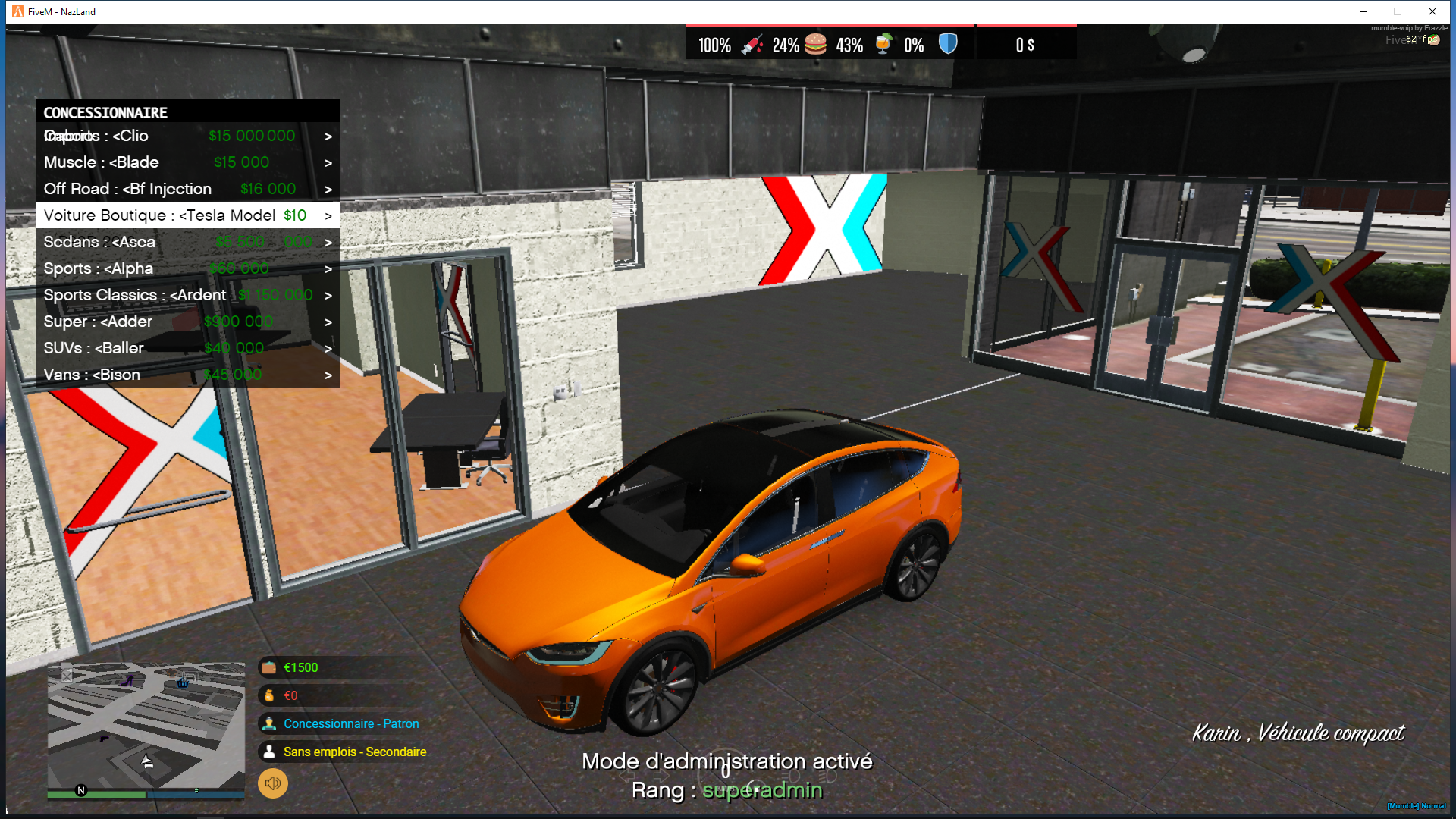Click the $16 000 Bf Injection price
Viewport: 1456px width, 819px height.
pyautogui.click(x=268, y=189)
